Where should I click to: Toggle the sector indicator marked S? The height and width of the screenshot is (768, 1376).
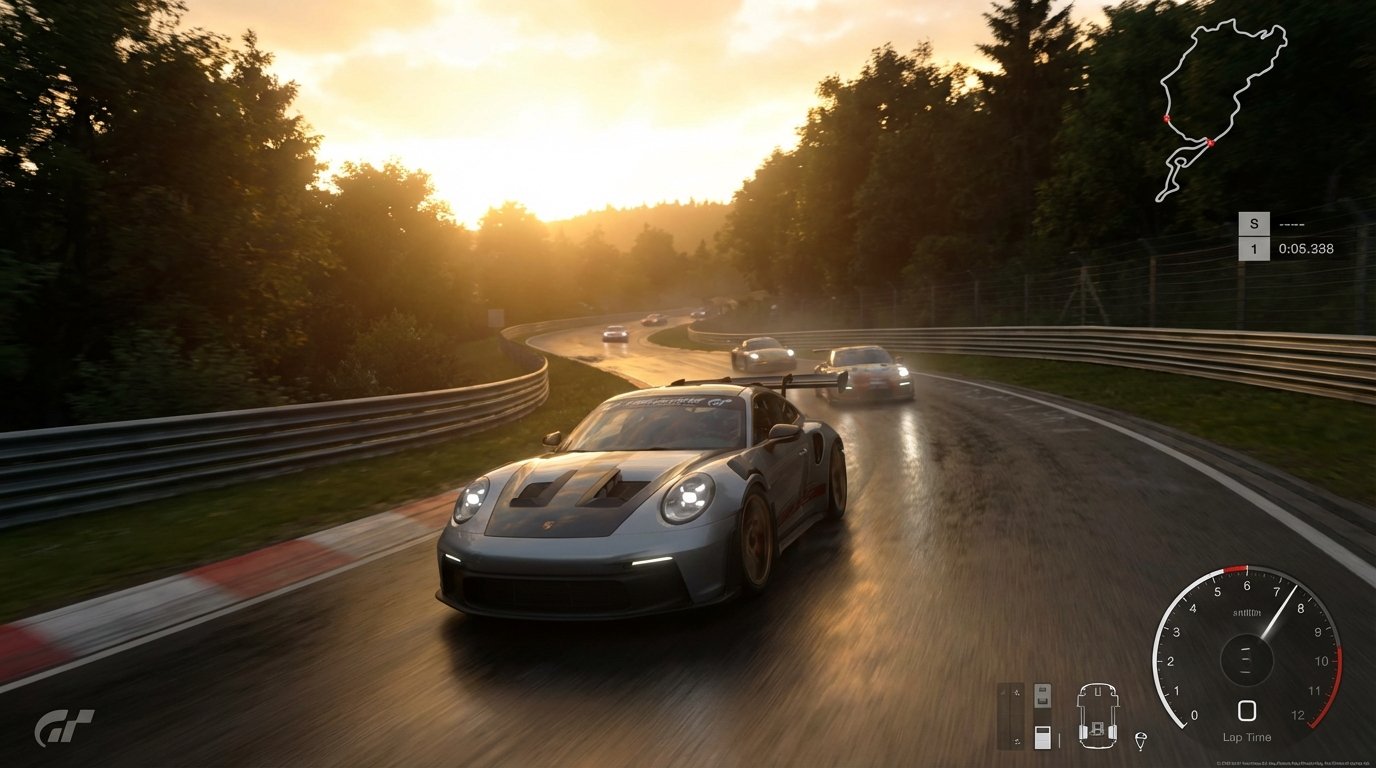[1254, 223]
